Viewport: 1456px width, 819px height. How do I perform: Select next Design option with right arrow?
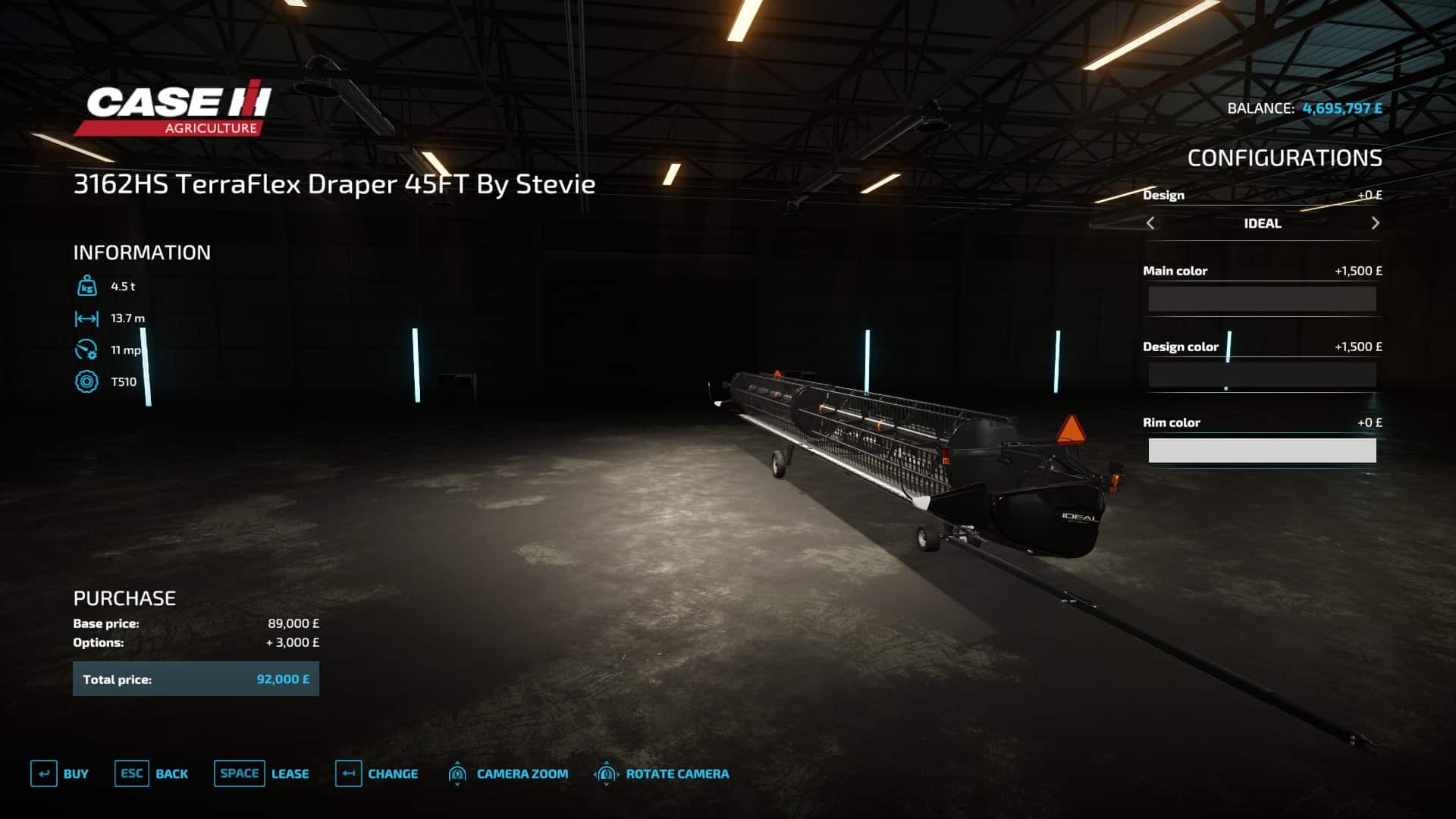tap(1375, 223)
